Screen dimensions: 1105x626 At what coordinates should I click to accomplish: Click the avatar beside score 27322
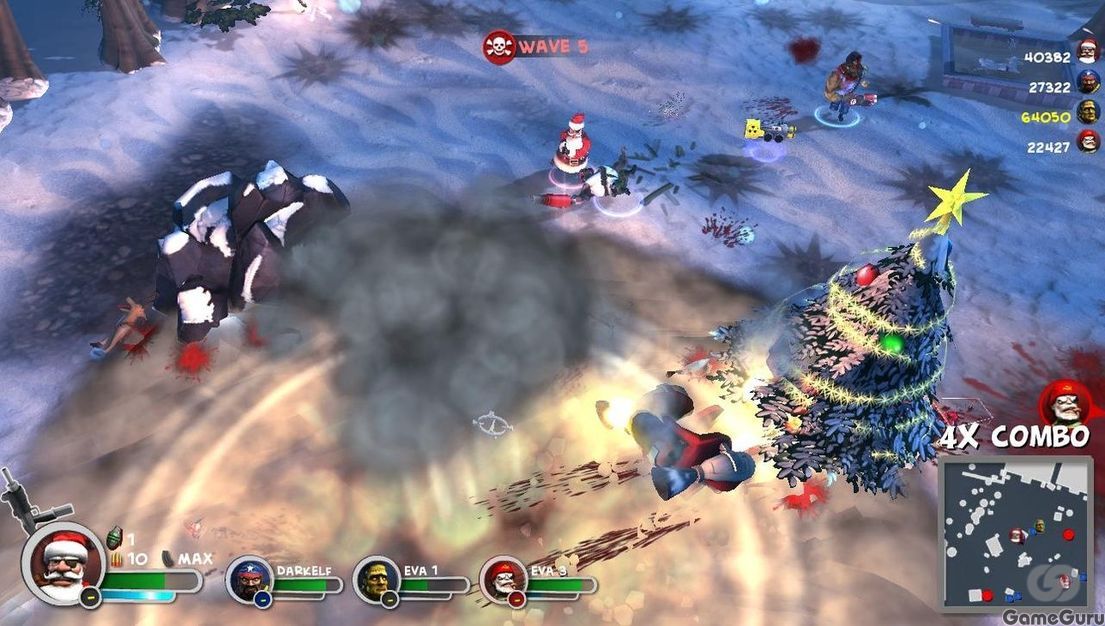click(x=1087, y=84)
